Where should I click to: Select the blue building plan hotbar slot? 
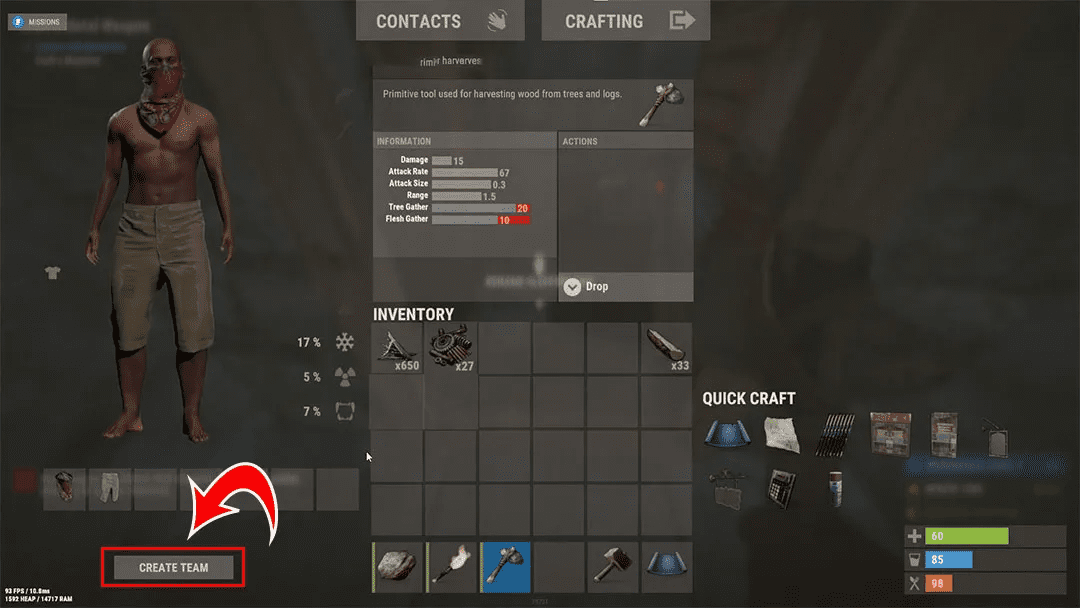coord(665,567)
